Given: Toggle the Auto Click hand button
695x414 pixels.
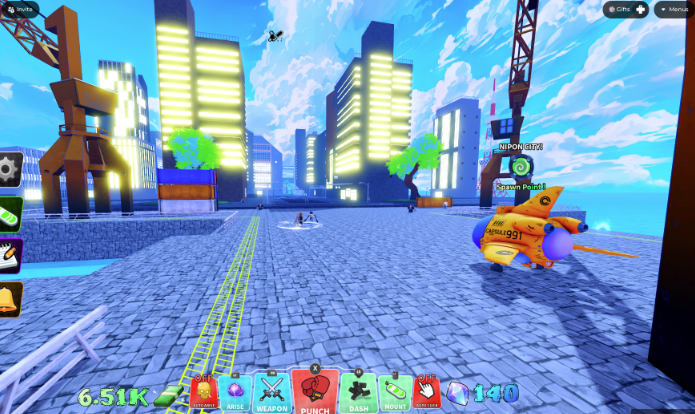Looking at the screenshot, I should tap(427, 391).
